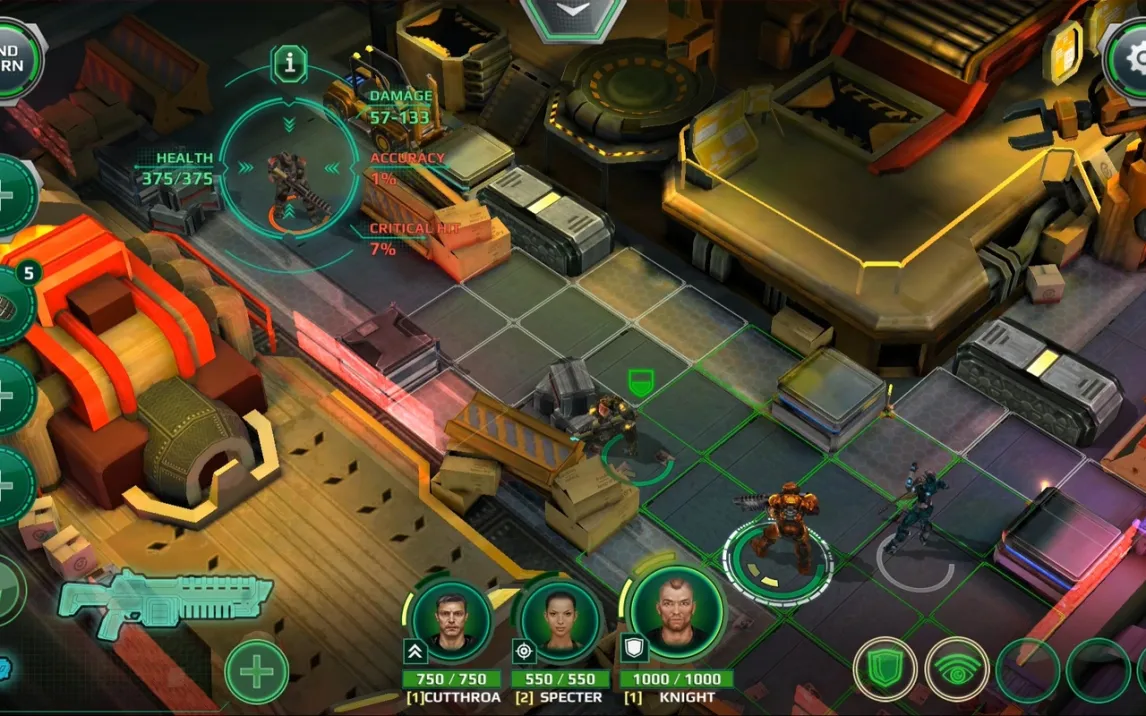The width and height of the screenshot is (1146, 716).
Task: Target the enemy soldier in the reticle
Action: 289,182
